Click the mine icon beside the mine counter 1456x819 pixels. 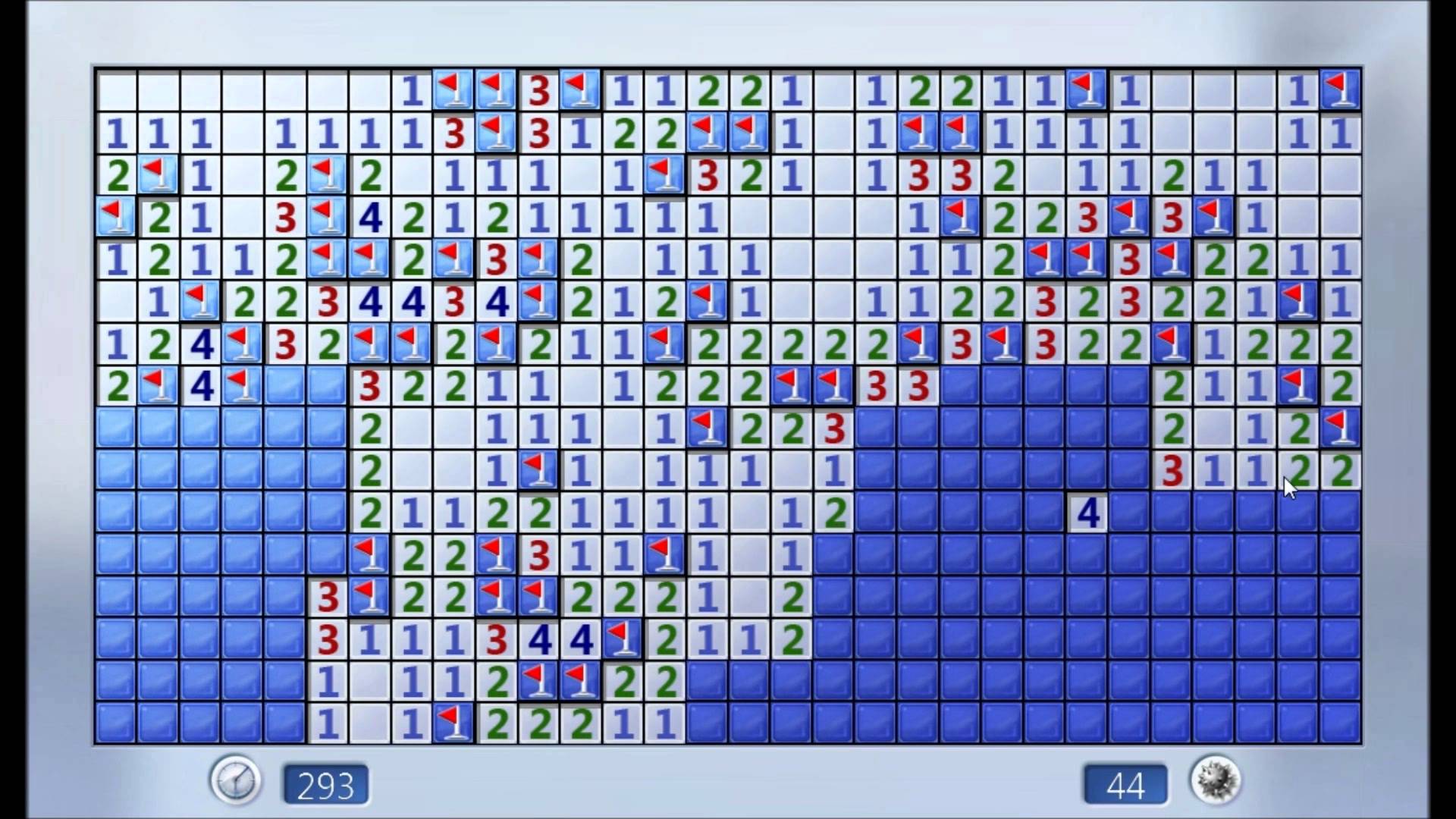[1215, 780]
